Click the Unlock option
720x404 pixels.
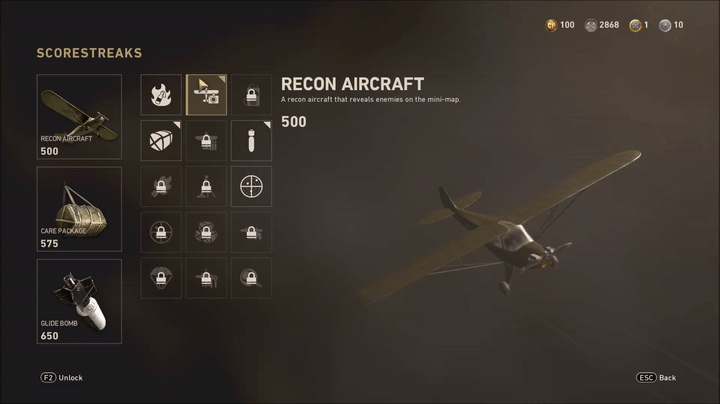(62, 378)
